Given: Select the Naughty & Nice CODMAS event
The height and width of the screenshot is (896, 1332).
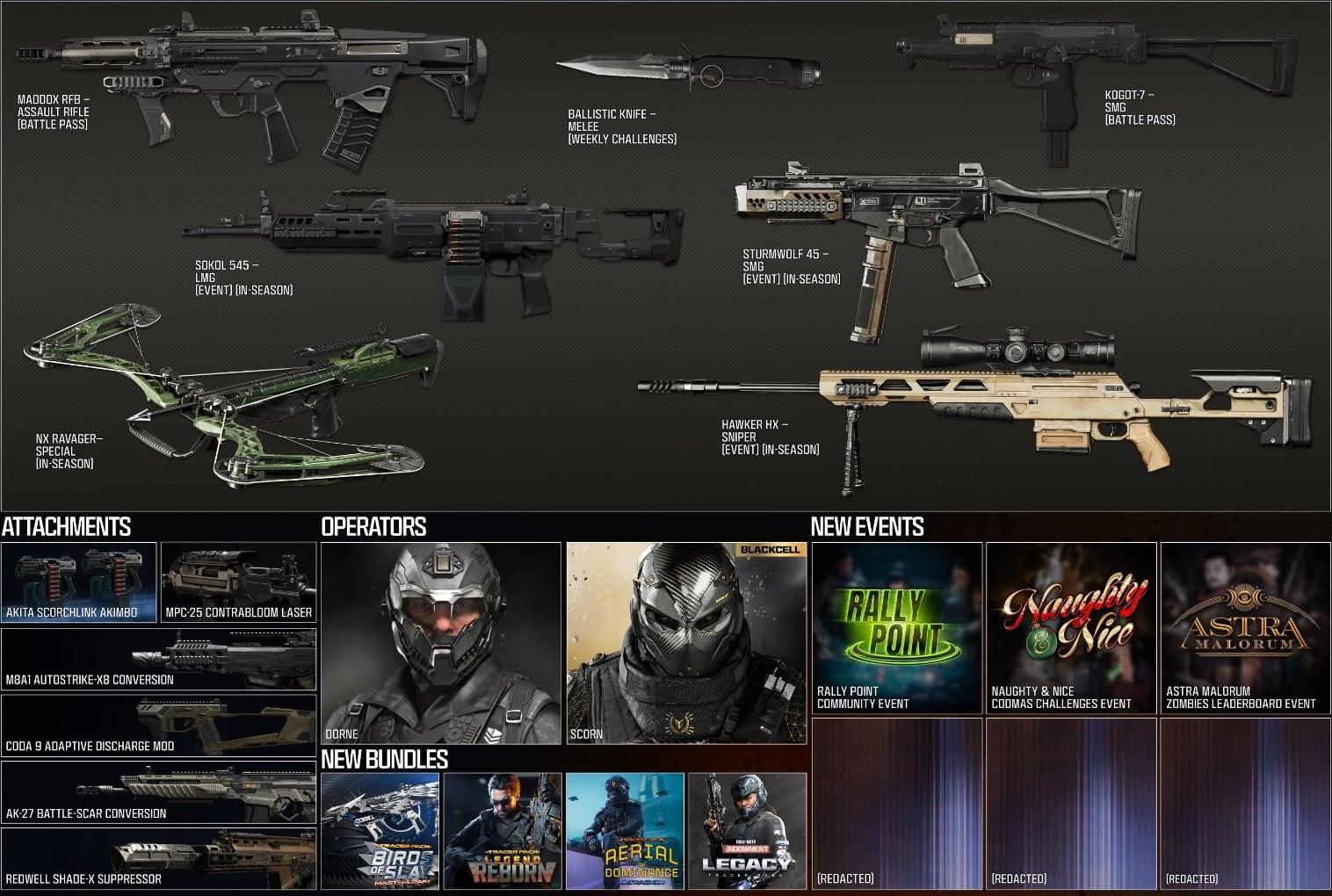Looking at the screenshot, I should (x=1071, y=627).
